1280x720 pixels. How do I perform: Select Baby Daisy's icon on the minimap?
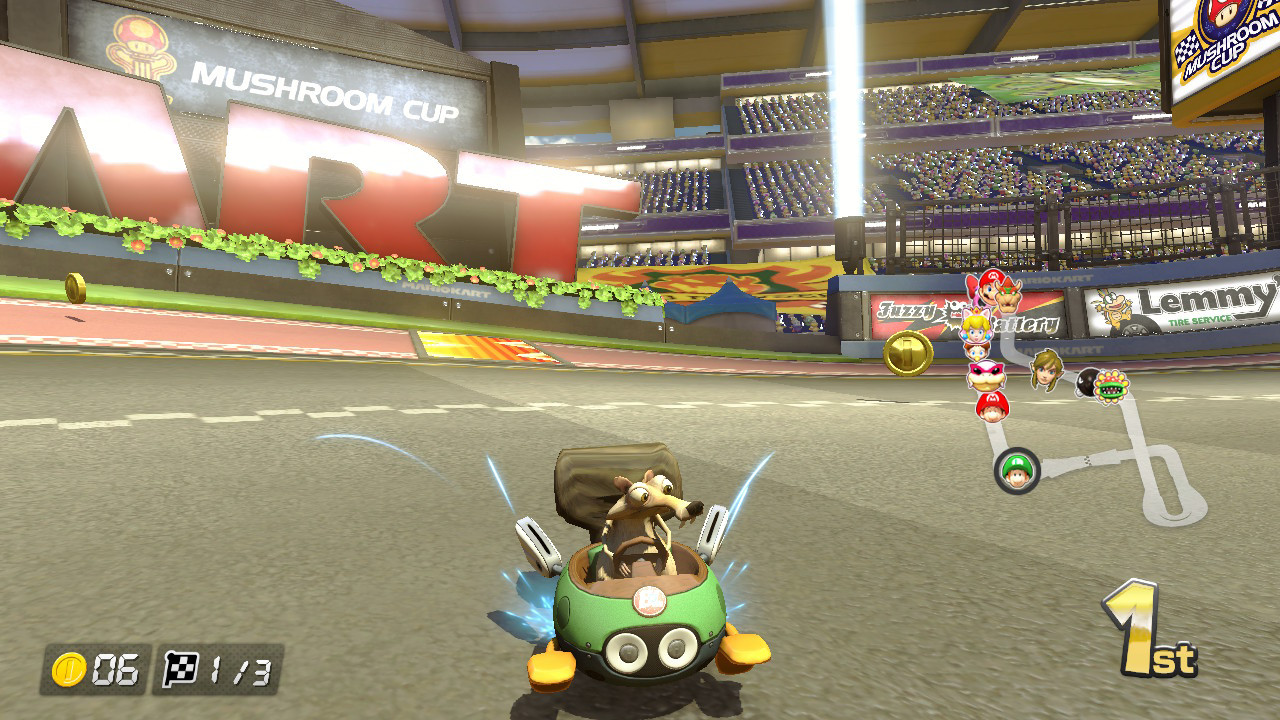pos(977,352)
